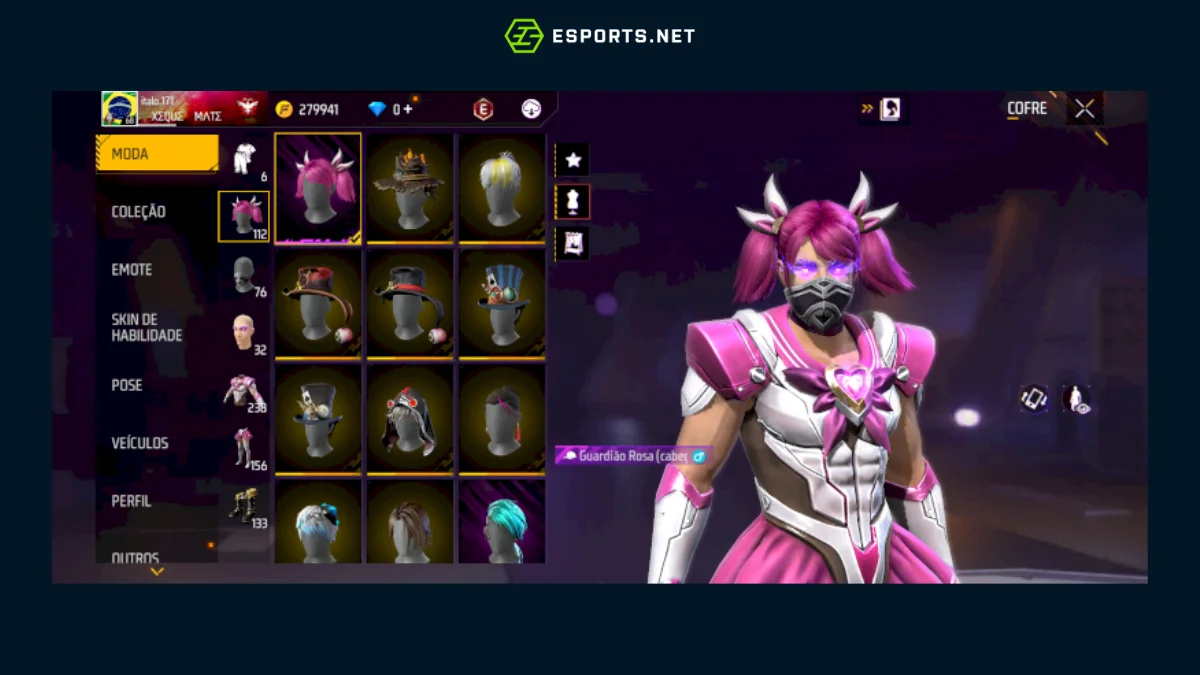The image size is (1200, 675).
Task: Select the teal hair item
Action: (502, 522)
